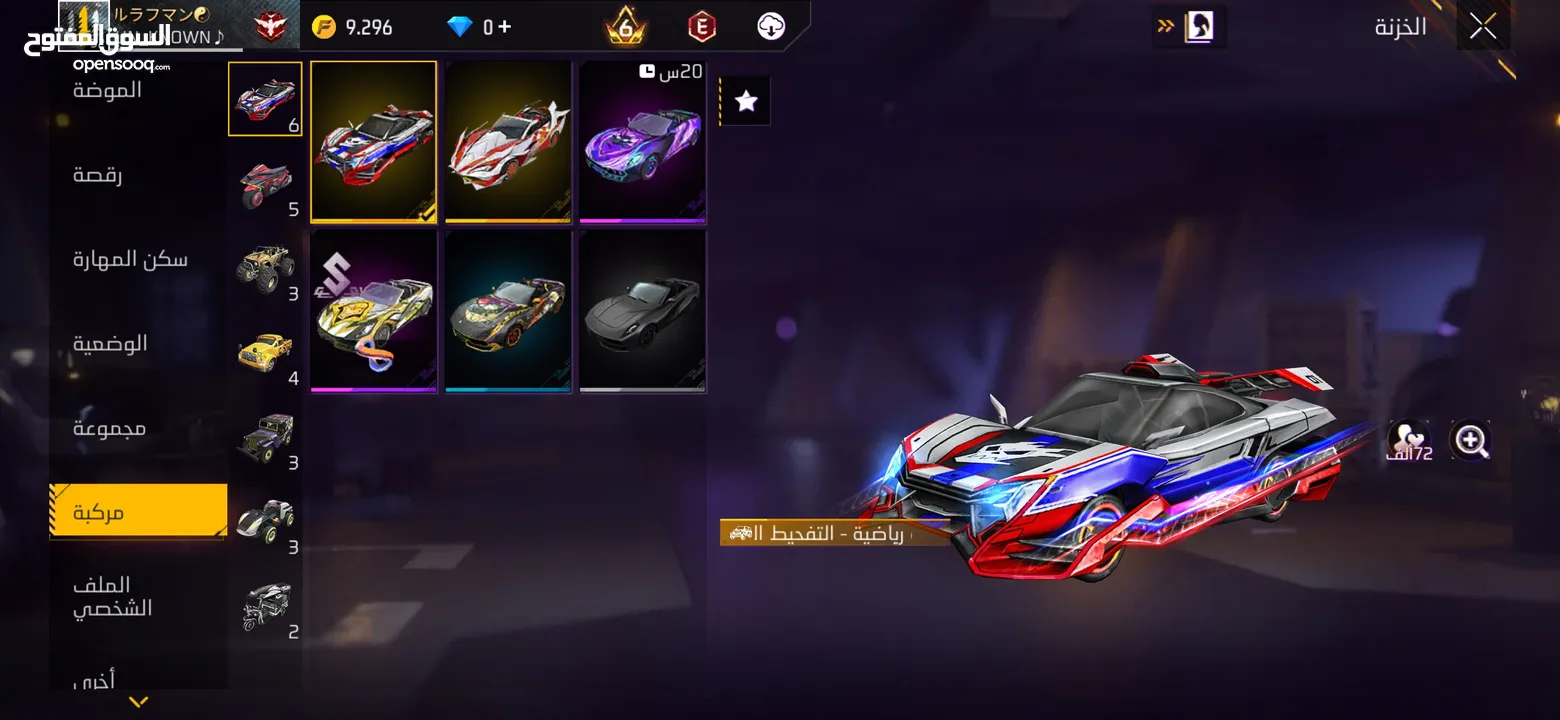Select the plain black default sports car
This screenshot has width=1560, height=720.
[643, 311]
